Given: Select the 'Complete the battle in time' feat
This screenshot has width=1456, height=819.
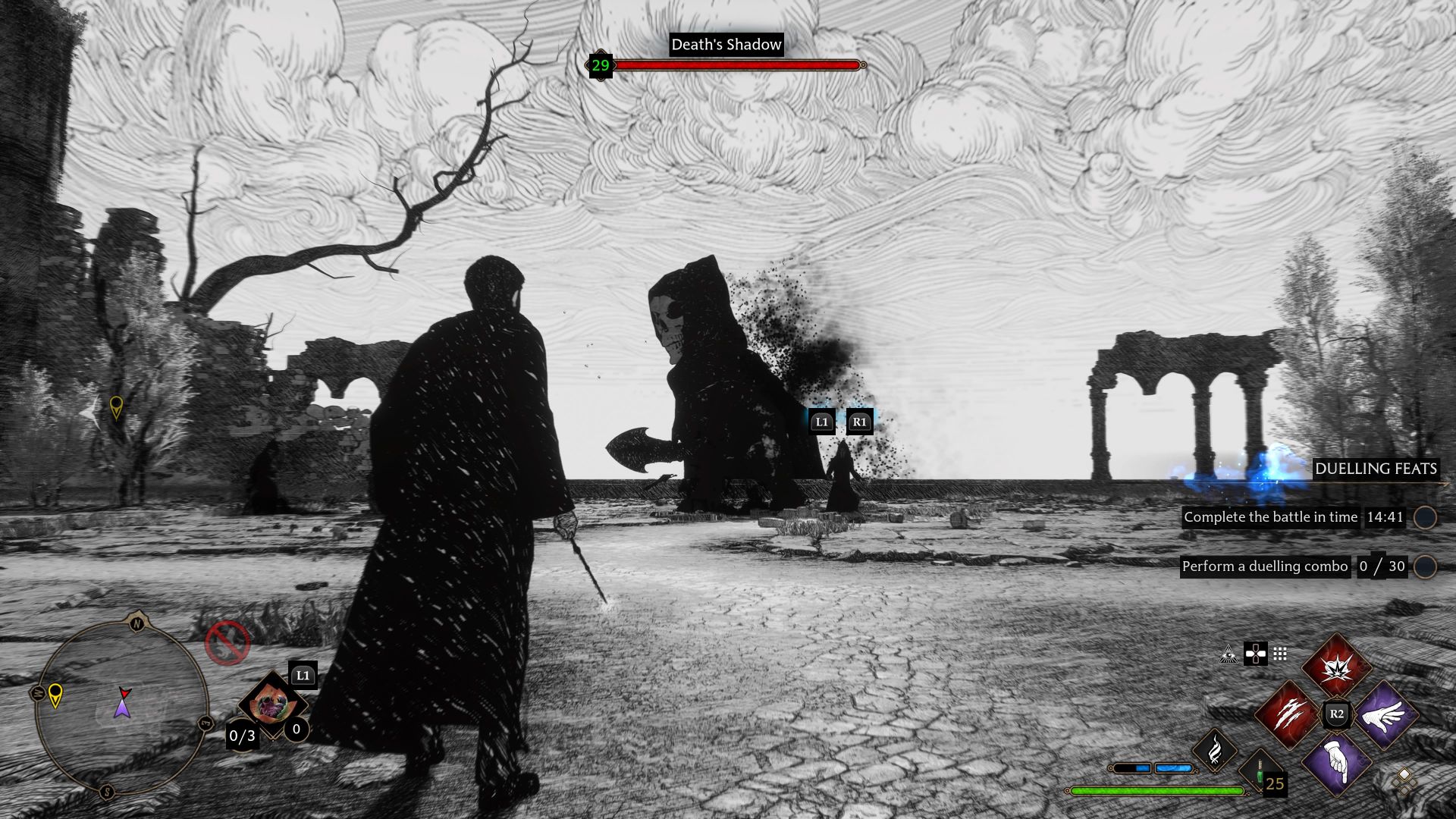Looking at the screenshot, I should pos(1270,517).
